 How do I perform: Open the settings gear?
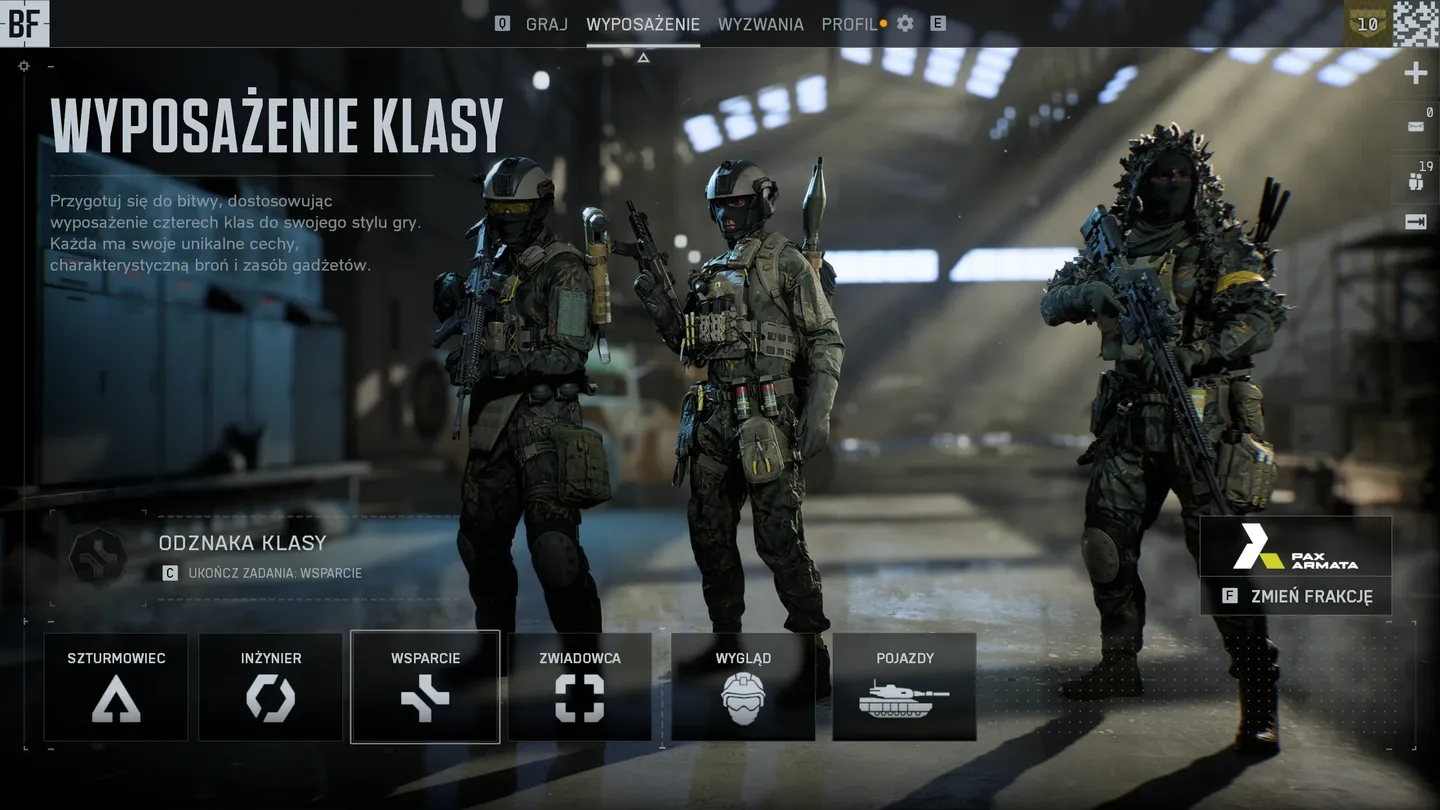click(904, 23)
